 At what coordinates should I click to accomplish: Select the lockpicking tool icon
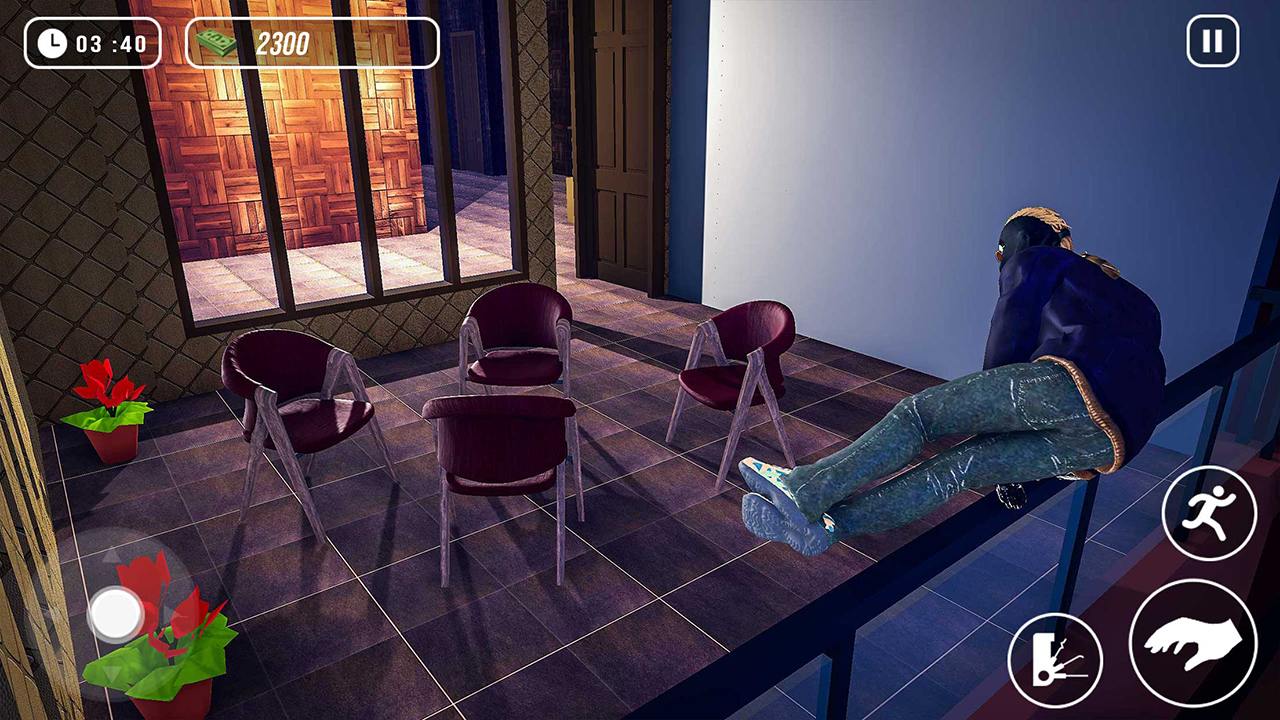[1056, 660]
